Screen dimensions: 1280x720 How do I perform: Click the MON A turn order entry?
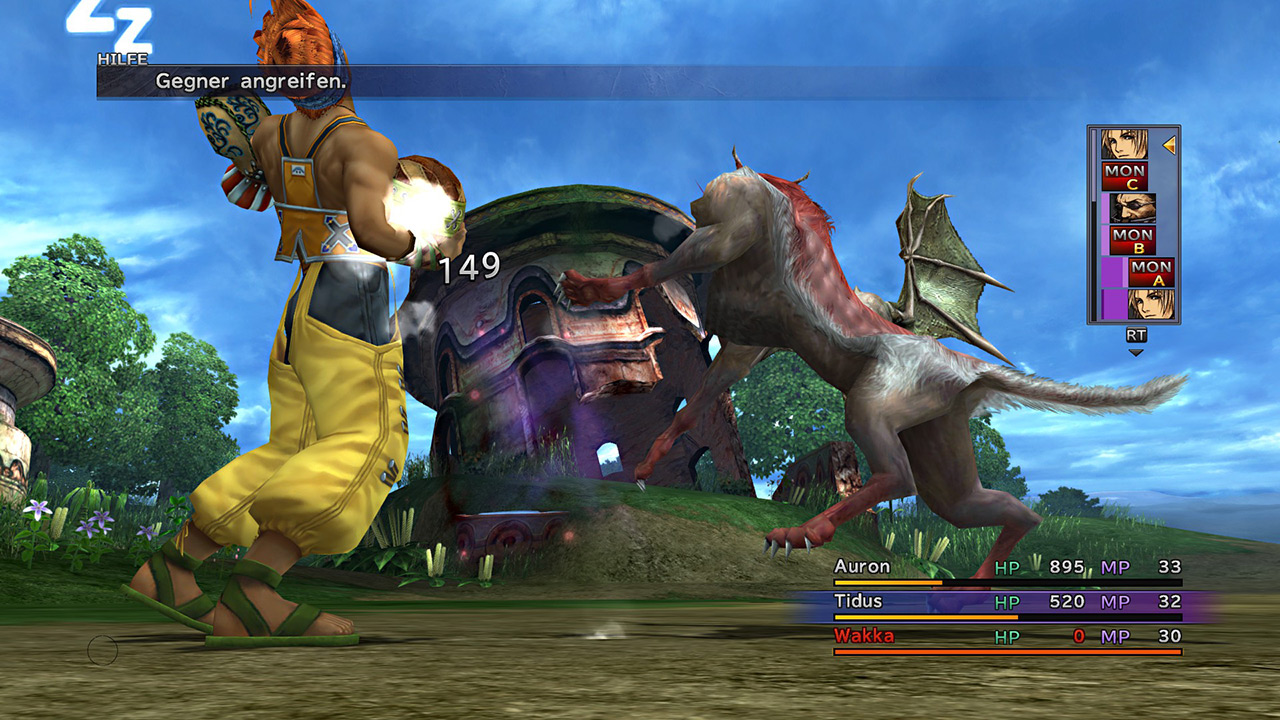coord(1150,272)
